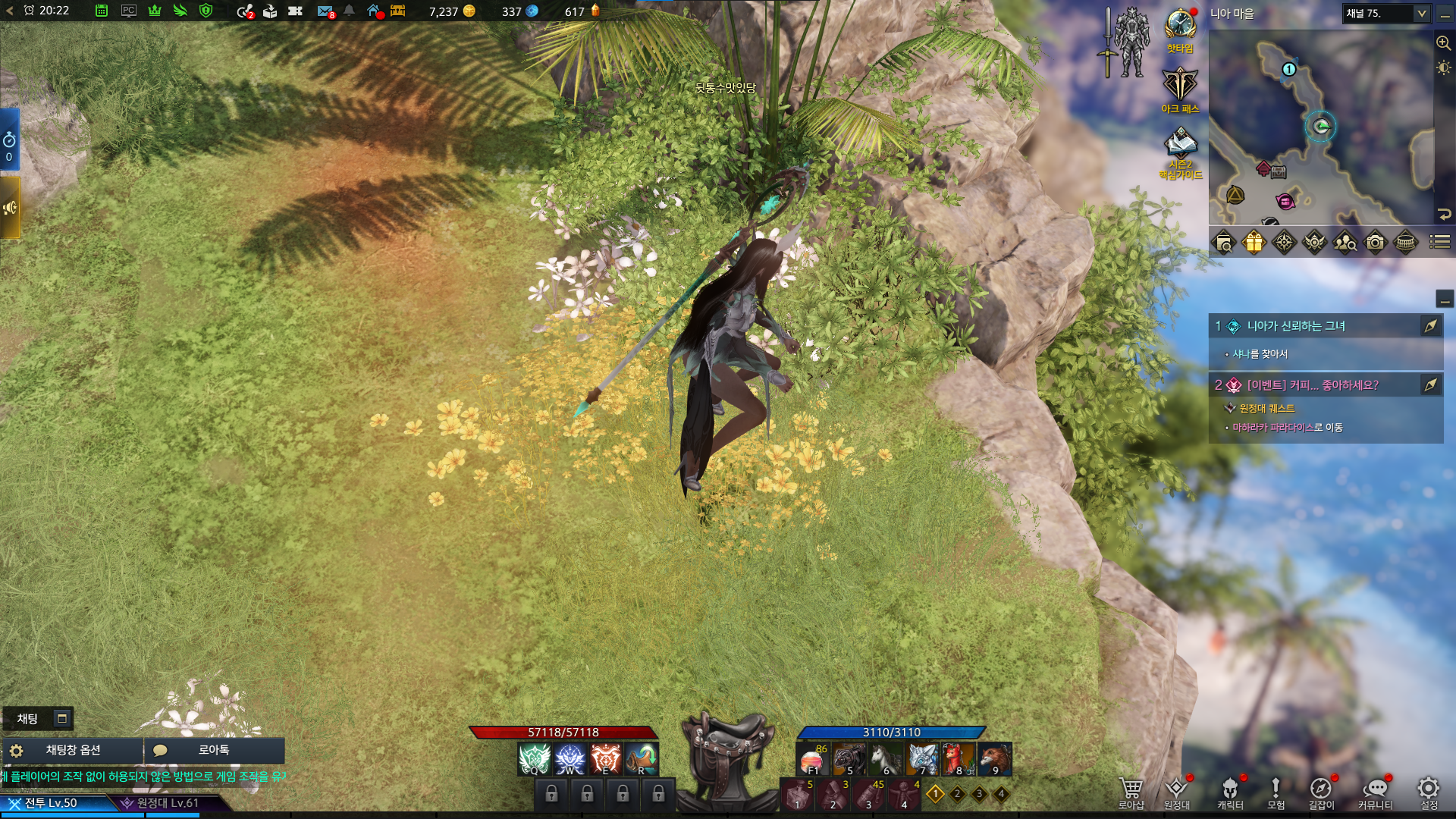Open the 캐릭터 character menu
This screenshot has width=1456, height=819.
[x=1230, y=792]
